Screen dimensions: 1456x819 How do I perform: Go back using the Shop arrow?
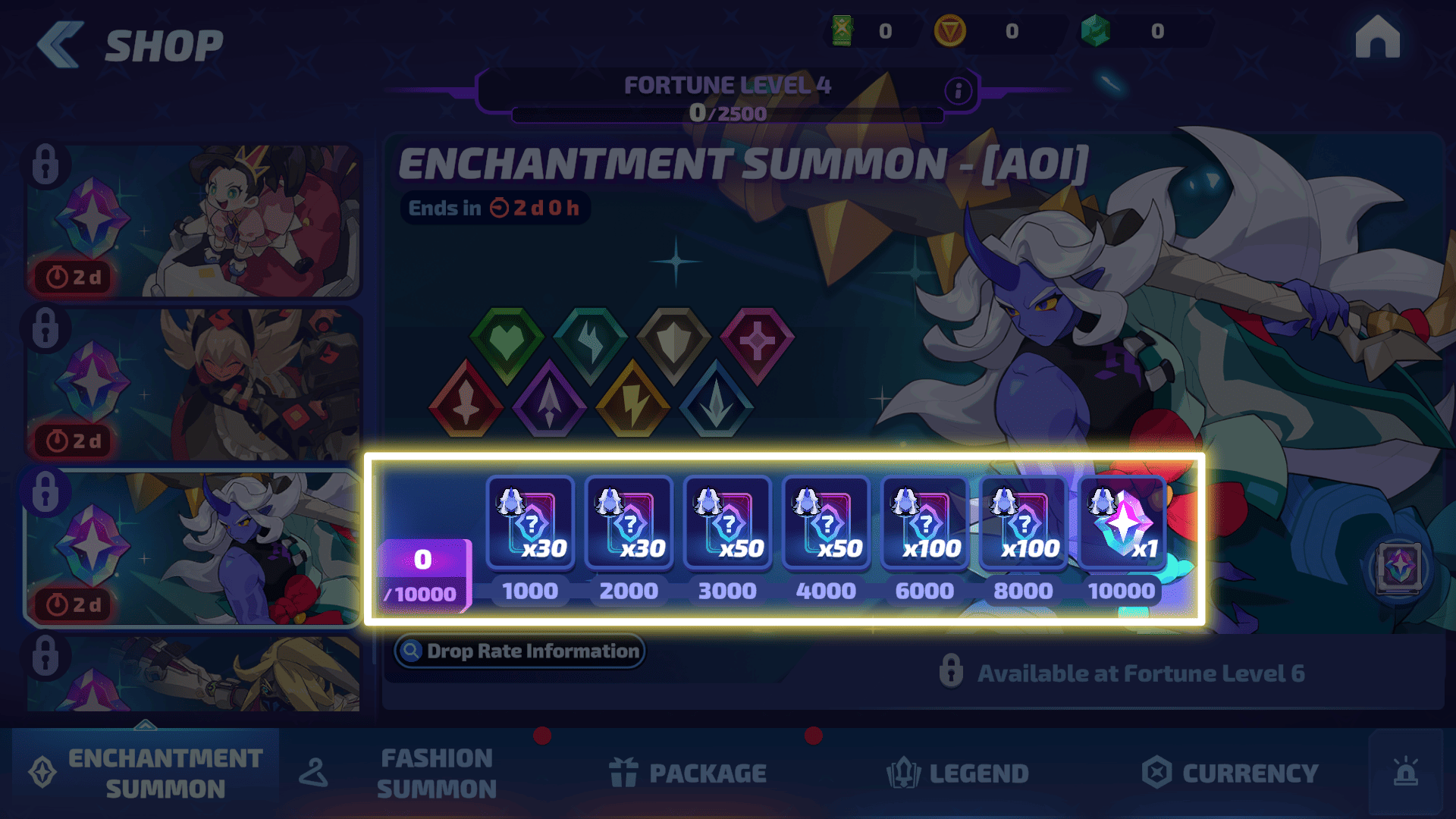tap(61, 44)
